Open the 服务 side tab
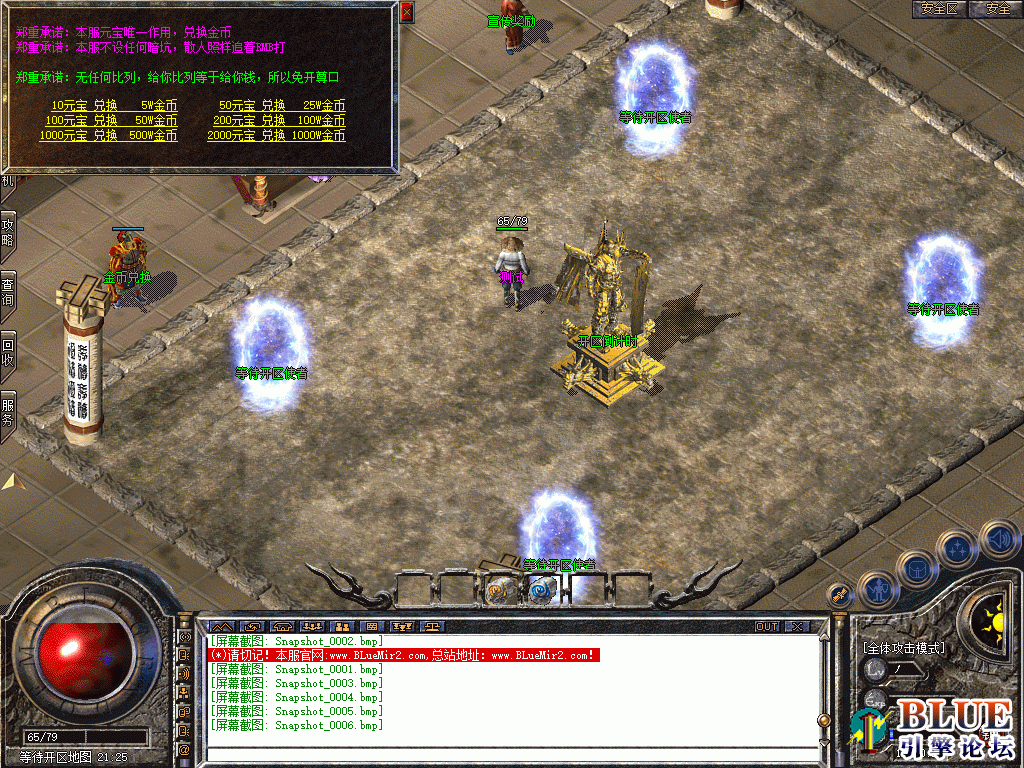 pos(7,412)
